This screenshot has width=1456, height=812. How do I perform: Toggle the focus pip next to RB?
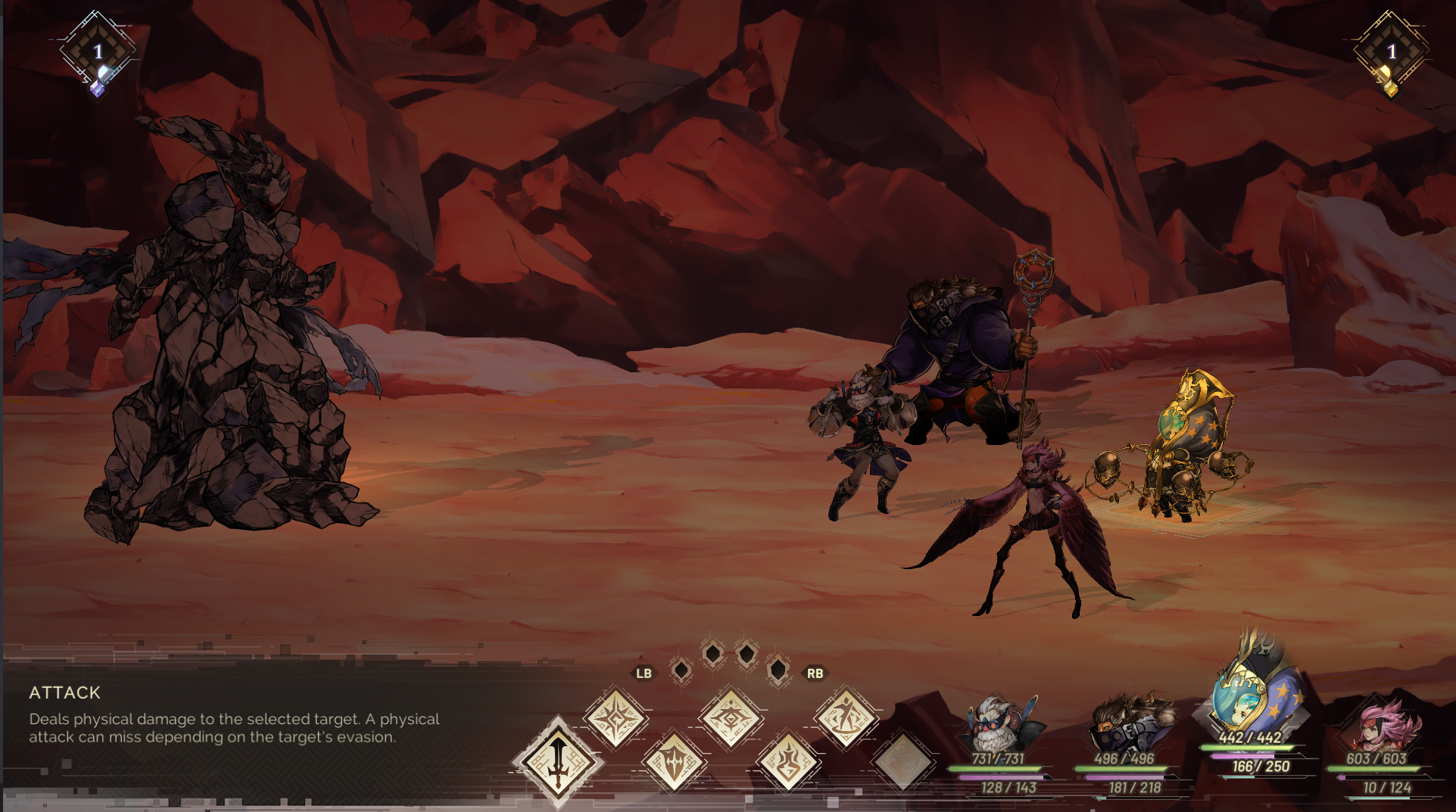[x=779, y=670]
